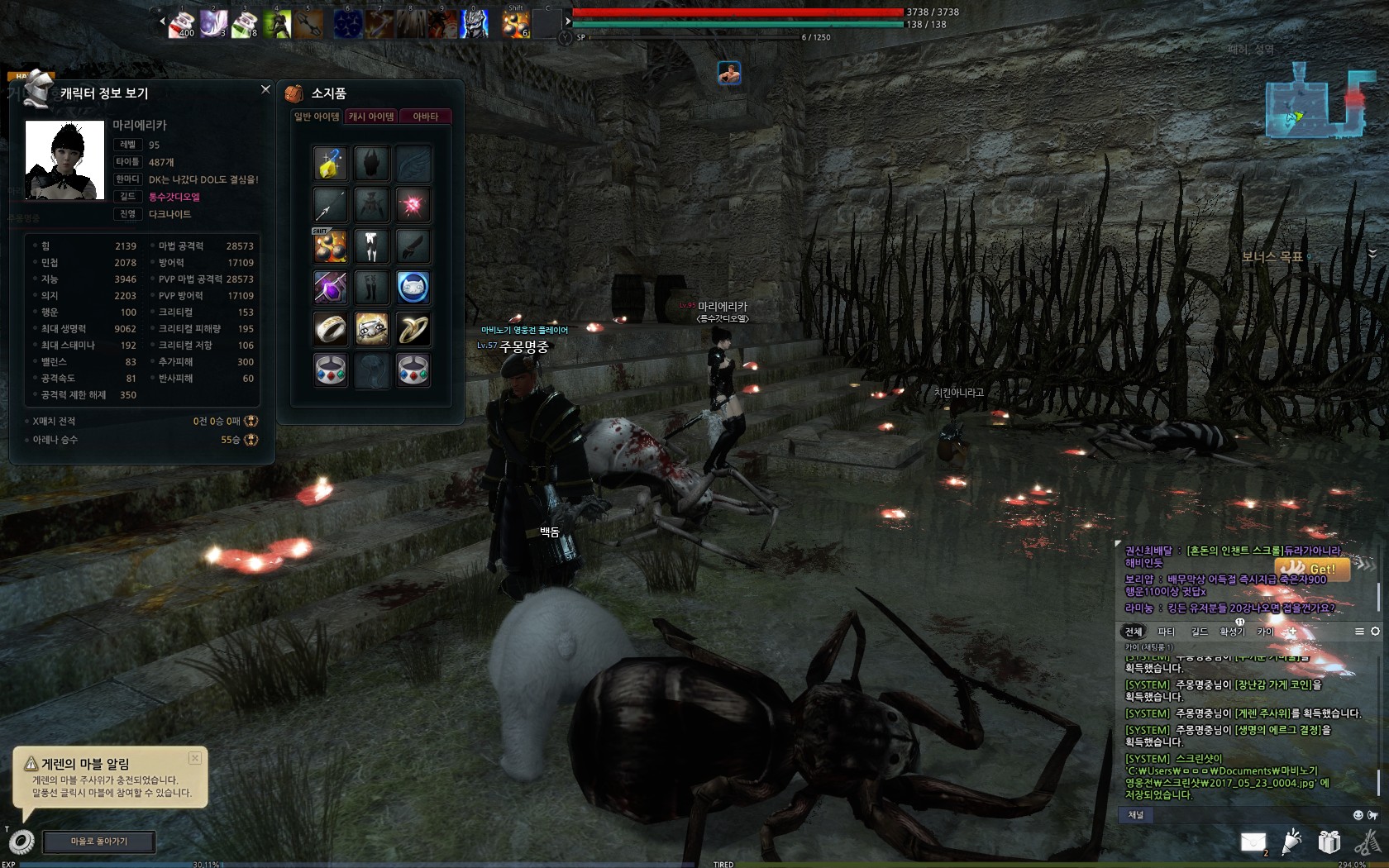Viewport: 1389px width, 868px height.
Task: Choose the gold intertwined ring slot
Action: [413, 329]
